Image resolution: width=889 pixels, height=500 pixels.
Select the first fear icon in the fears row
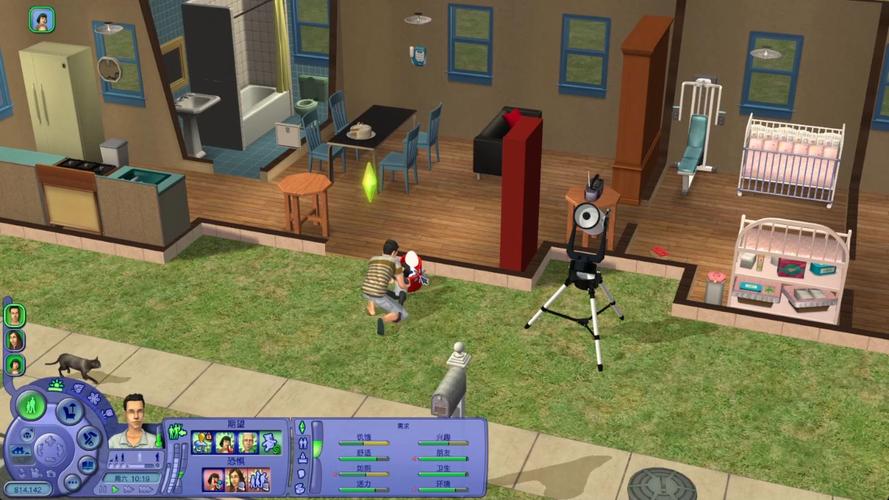pos(212,479)
